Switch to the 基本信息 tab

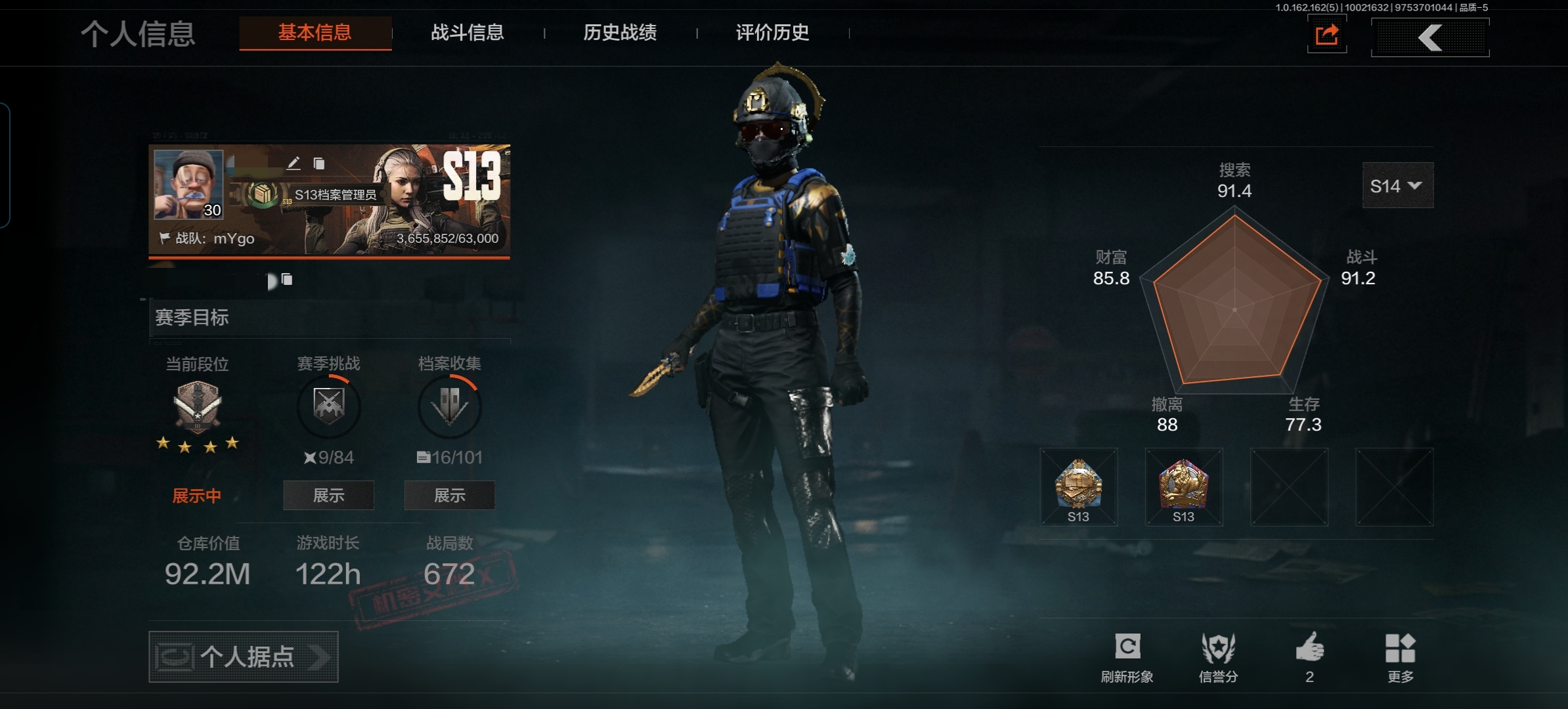click(x=315, y=33)
